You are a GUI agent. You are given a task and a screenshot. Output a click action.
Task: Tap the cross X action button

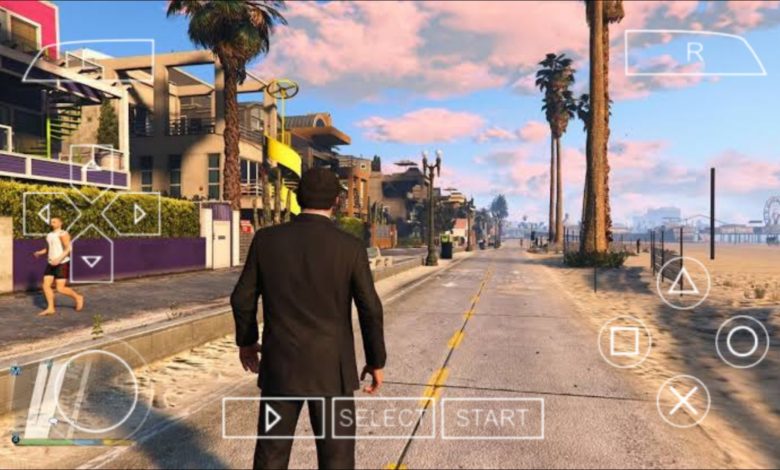(x=683, y=401)
